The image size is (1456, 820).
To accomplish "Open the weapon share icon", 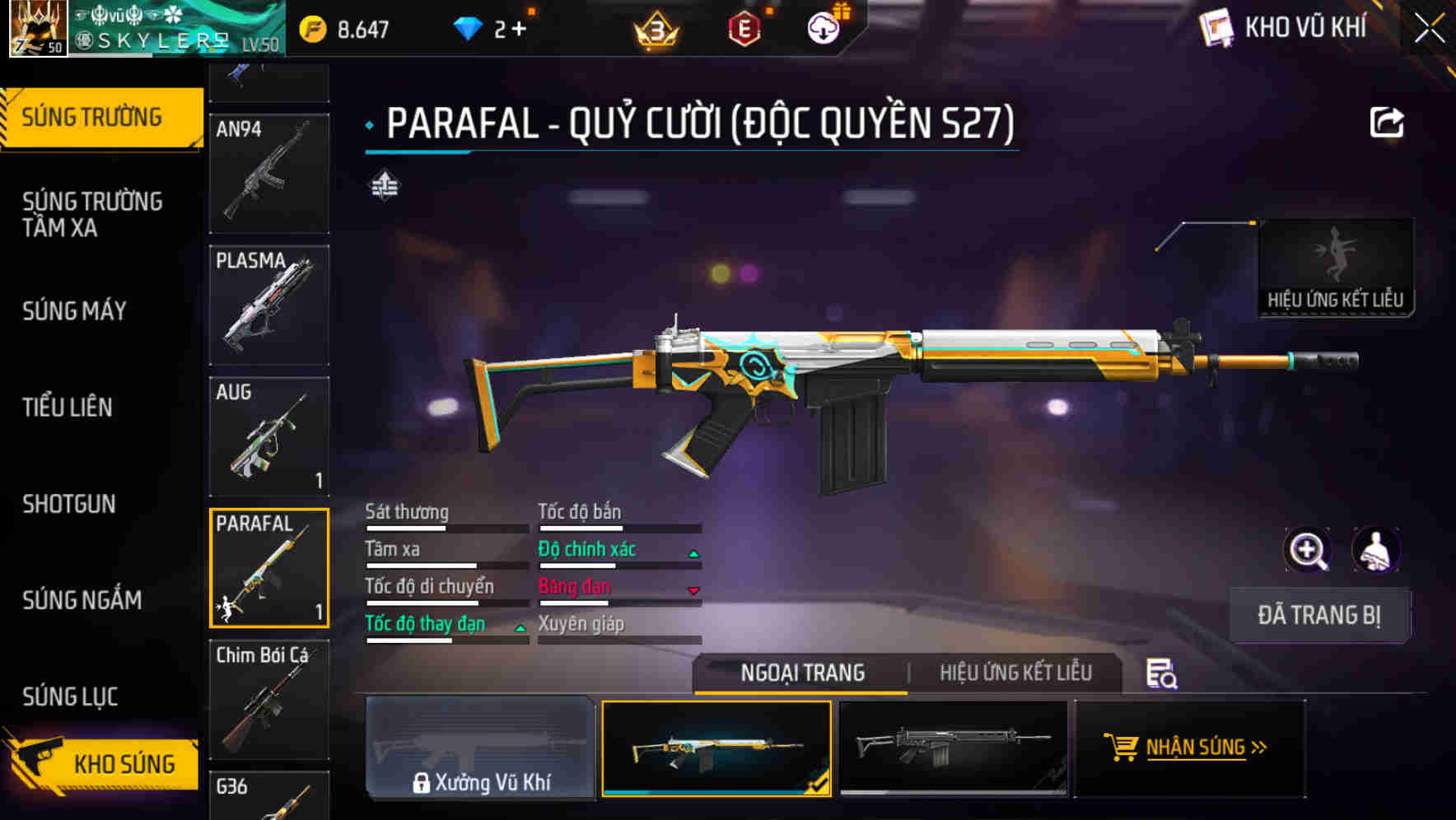I will 1388,122.
